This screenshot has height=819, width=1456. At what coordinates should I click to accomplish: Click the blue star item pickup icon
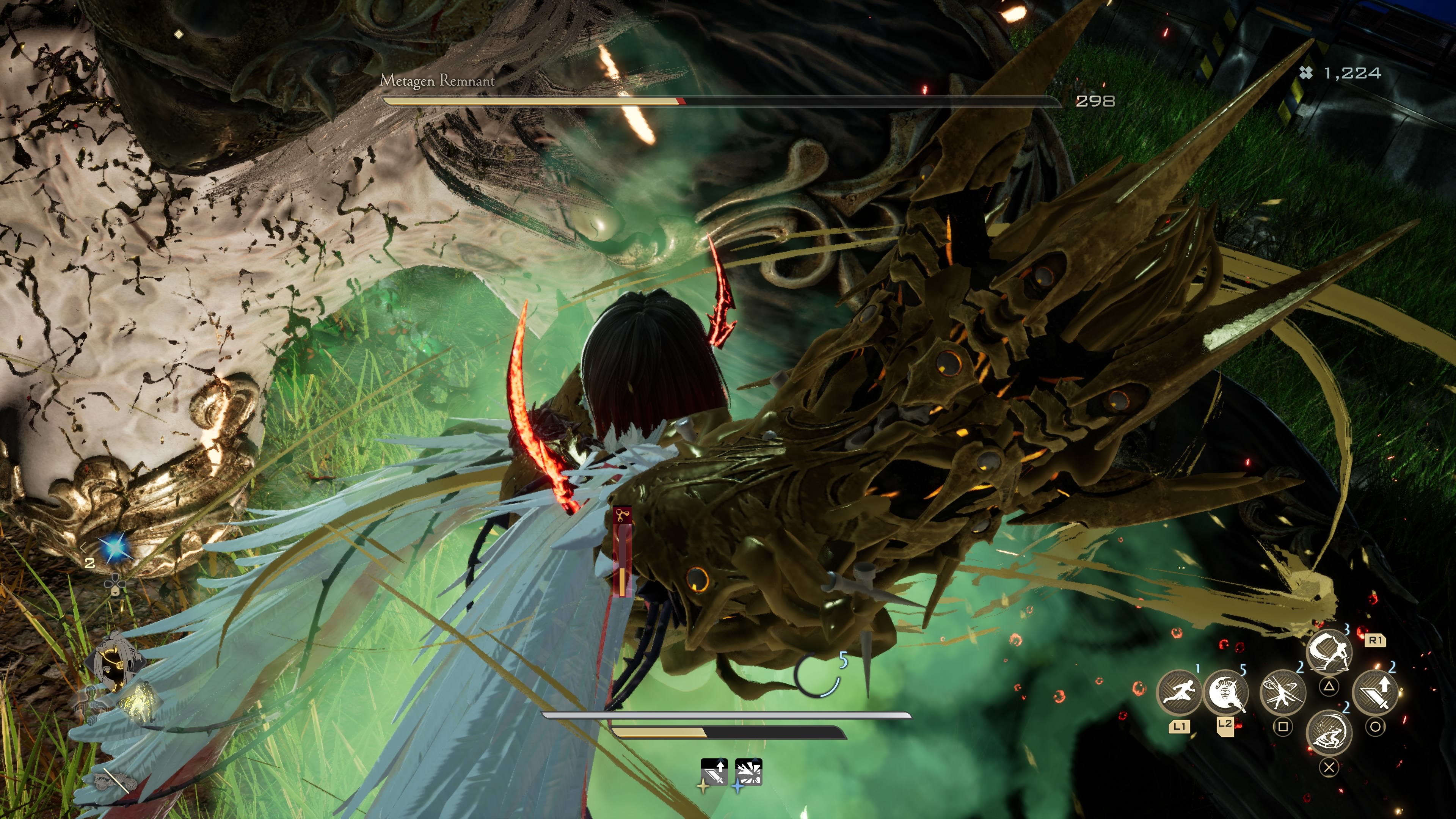click(x=115, y=547)
